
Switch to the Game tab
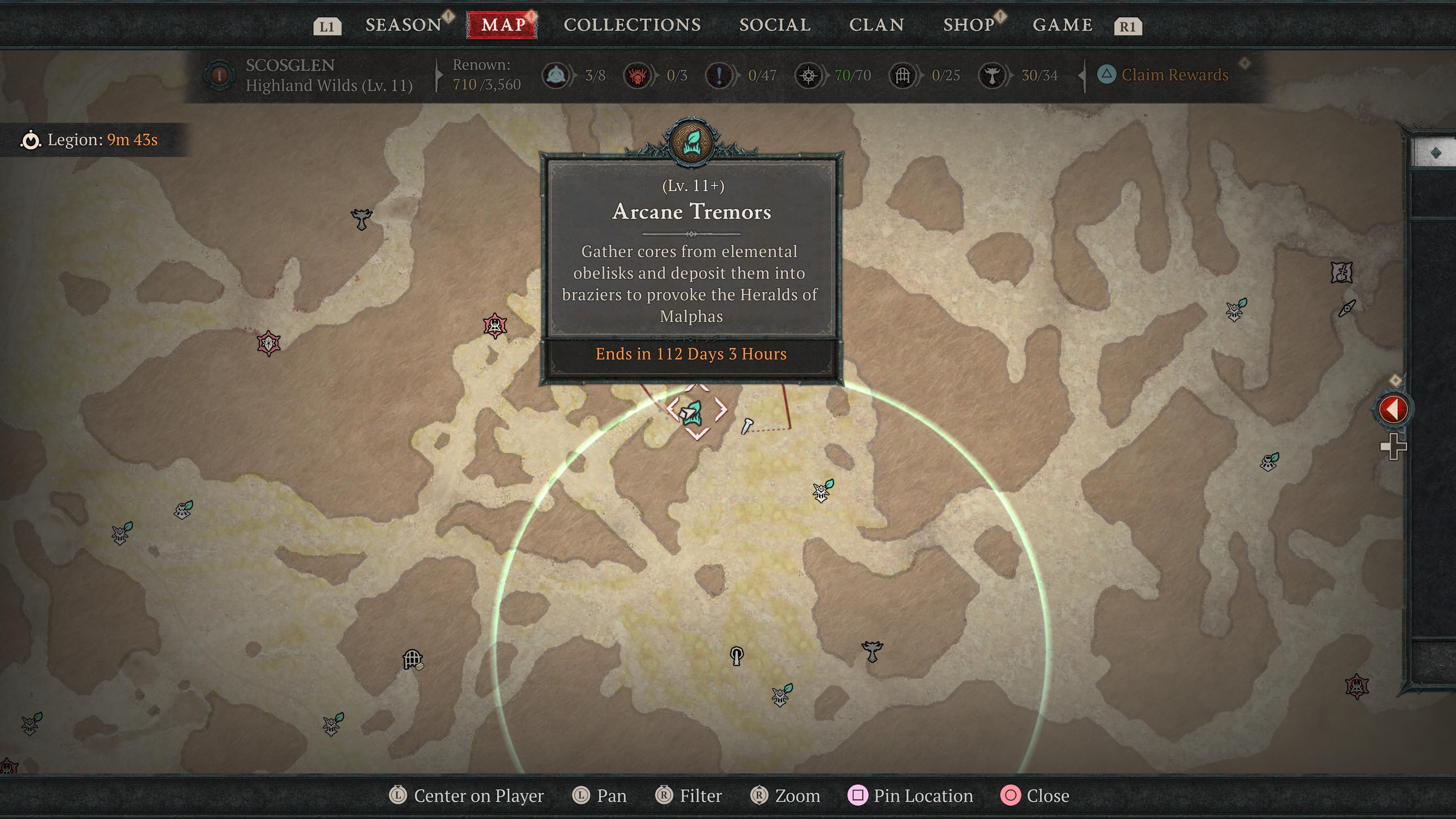[x=1062, y=25]
